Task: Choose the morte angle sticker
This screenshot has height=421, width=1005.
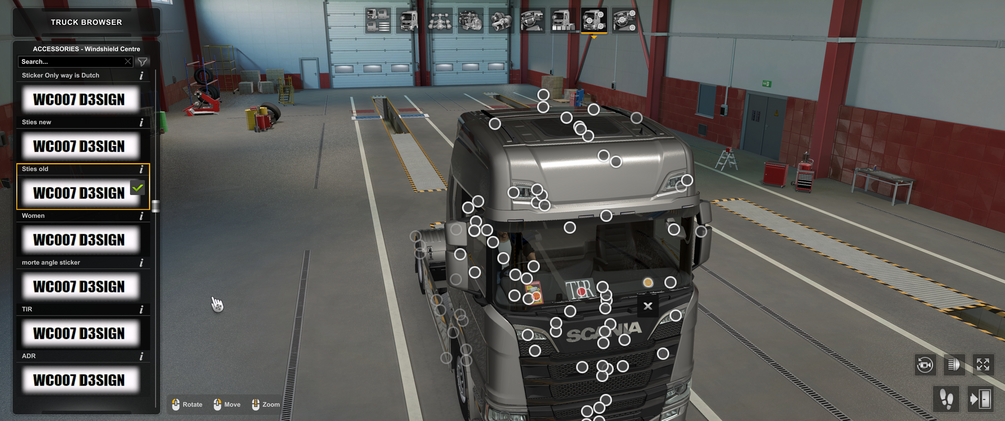Action: [79, 286]
